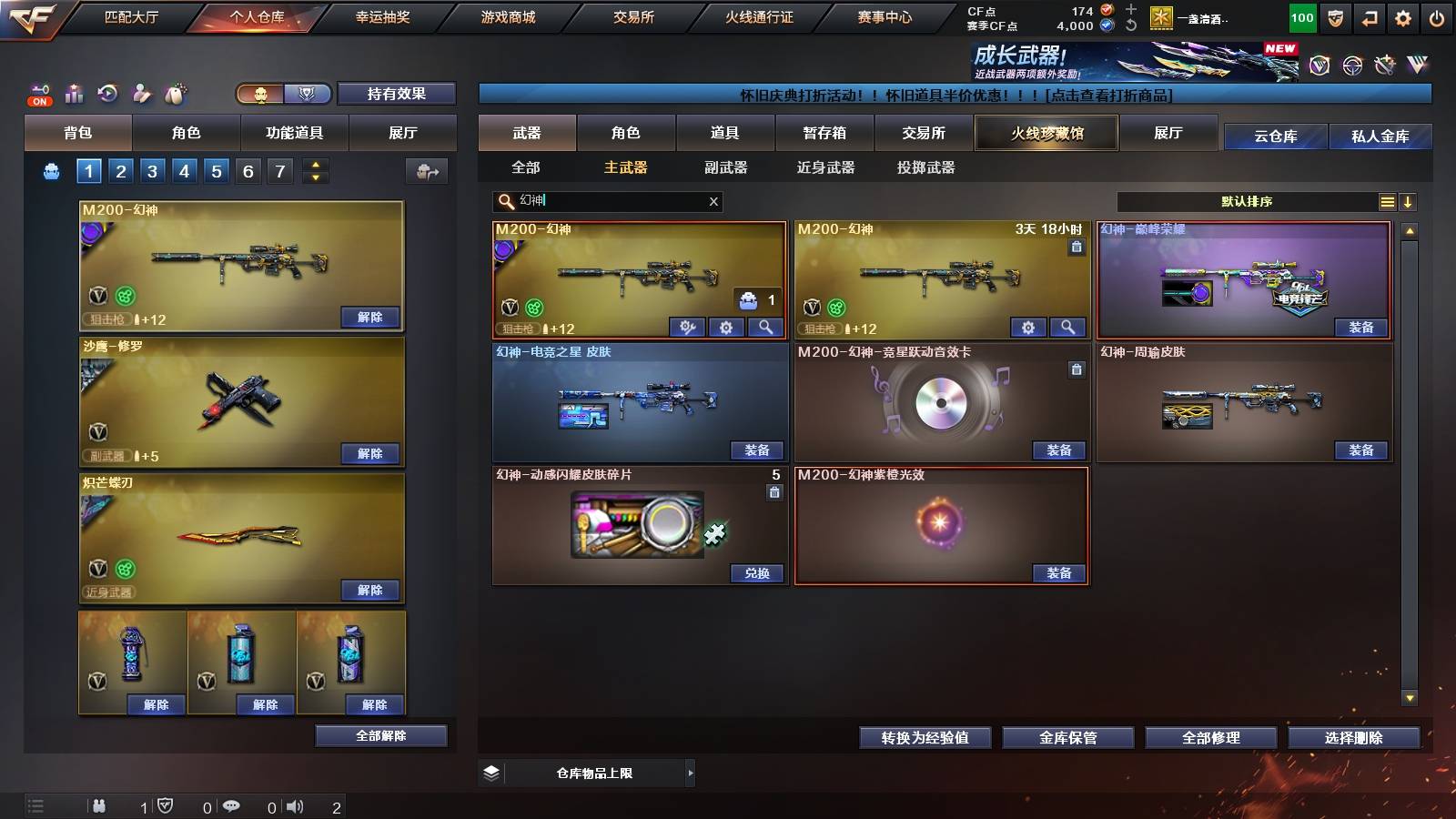Click the repair wrench icon on M200-幻神 card
This screenshot has height=819, width=1456.
[687, 326]
